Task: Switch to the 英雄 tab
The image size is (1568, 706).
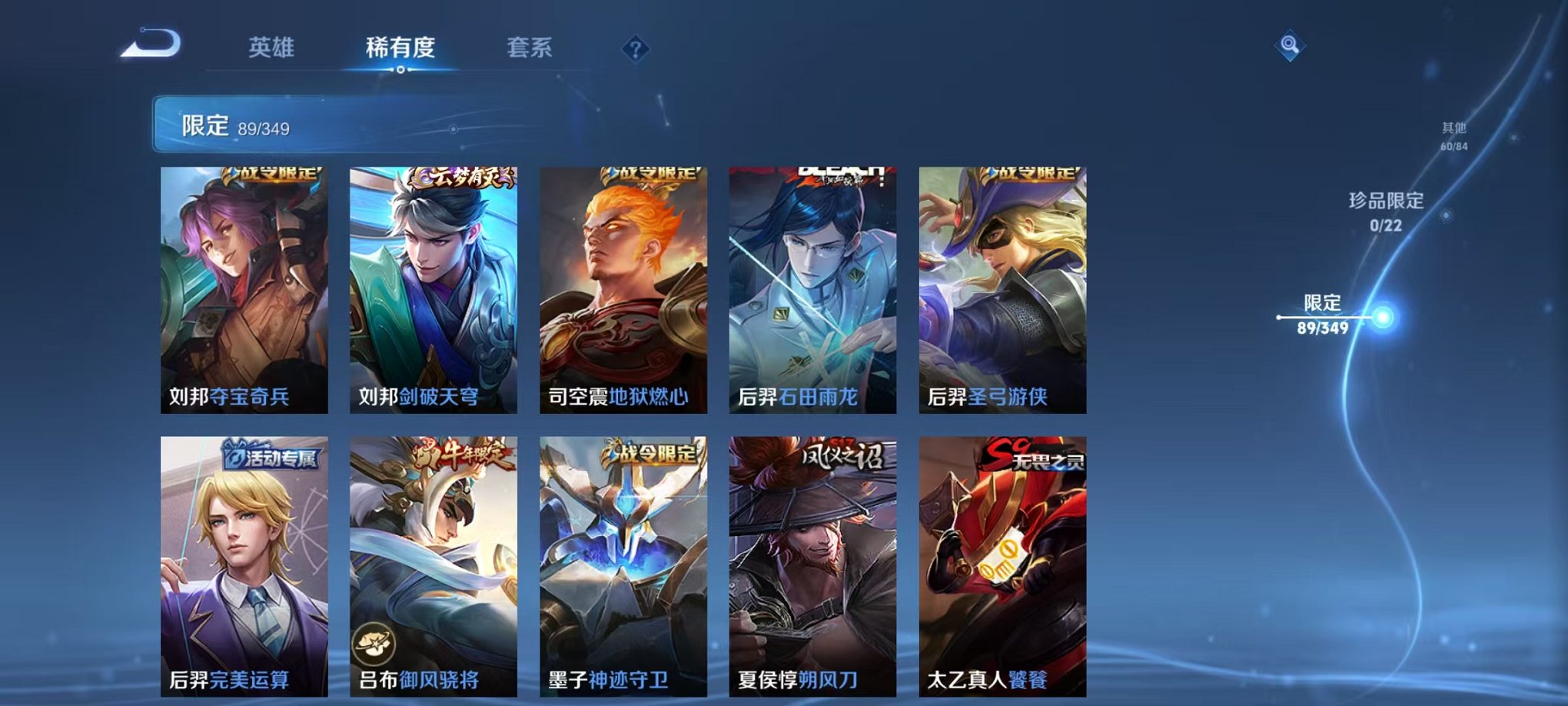Action: (x=273, y=48)
